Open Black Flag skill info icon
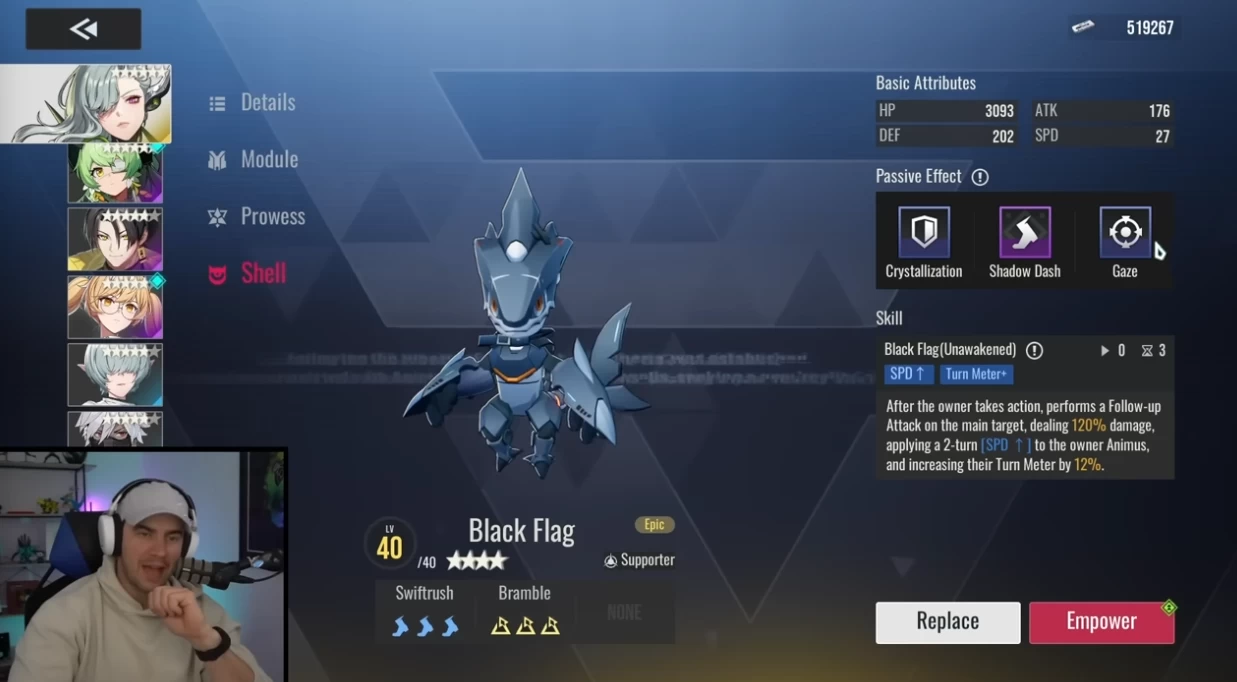The width and height of the screenshot is (1237, 682). pyautogui.click(x=1034, y=350)
